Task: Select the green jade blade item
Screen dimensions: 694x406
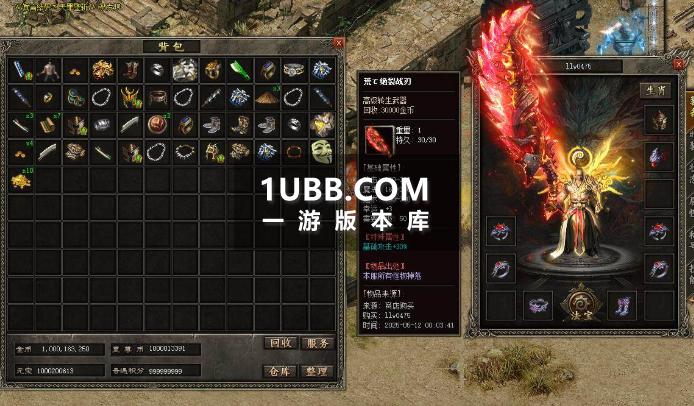Action: [x=239, y=70]
